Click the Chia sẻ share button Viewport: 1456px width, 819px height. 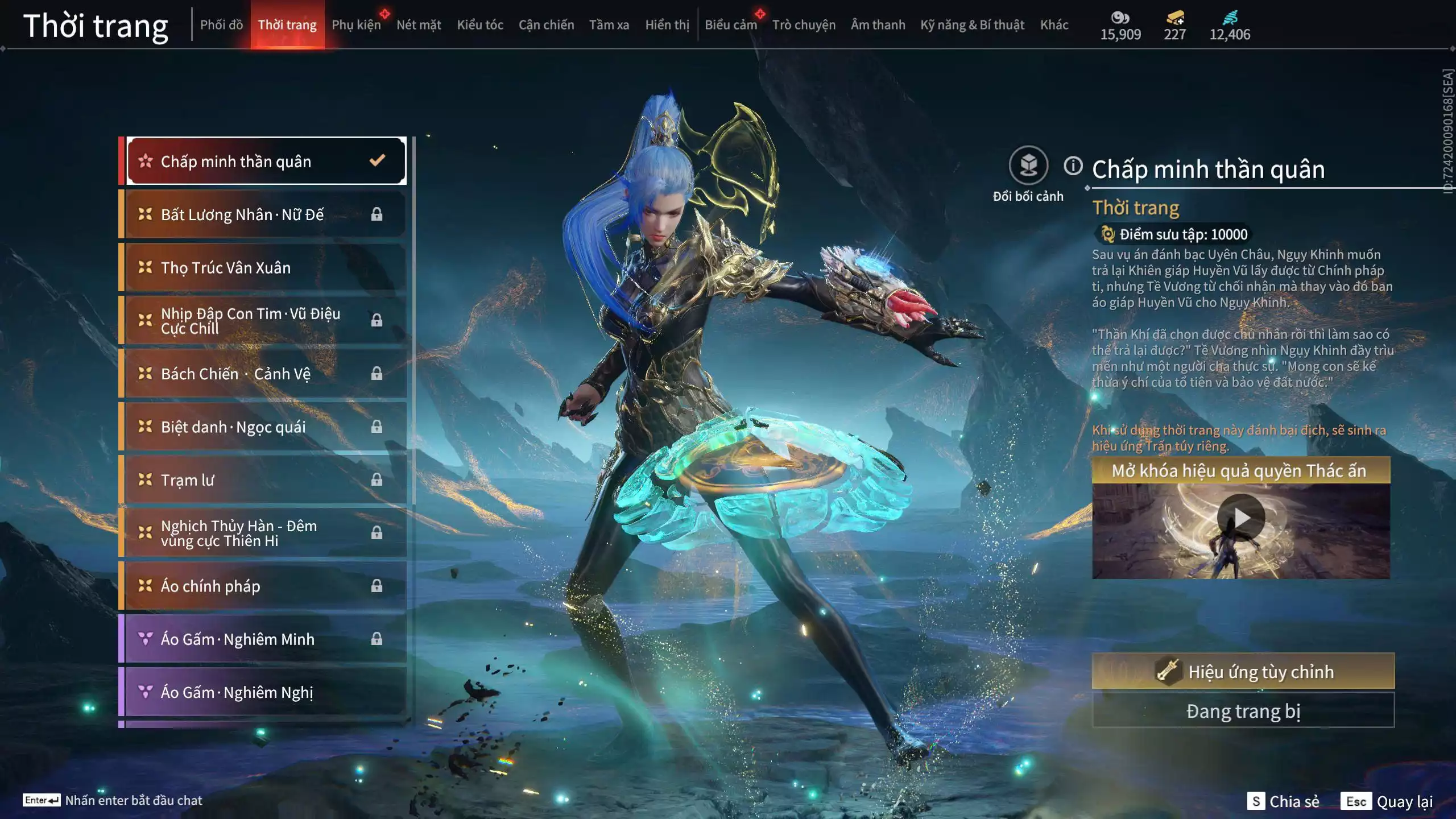(x=1283, y=801)
